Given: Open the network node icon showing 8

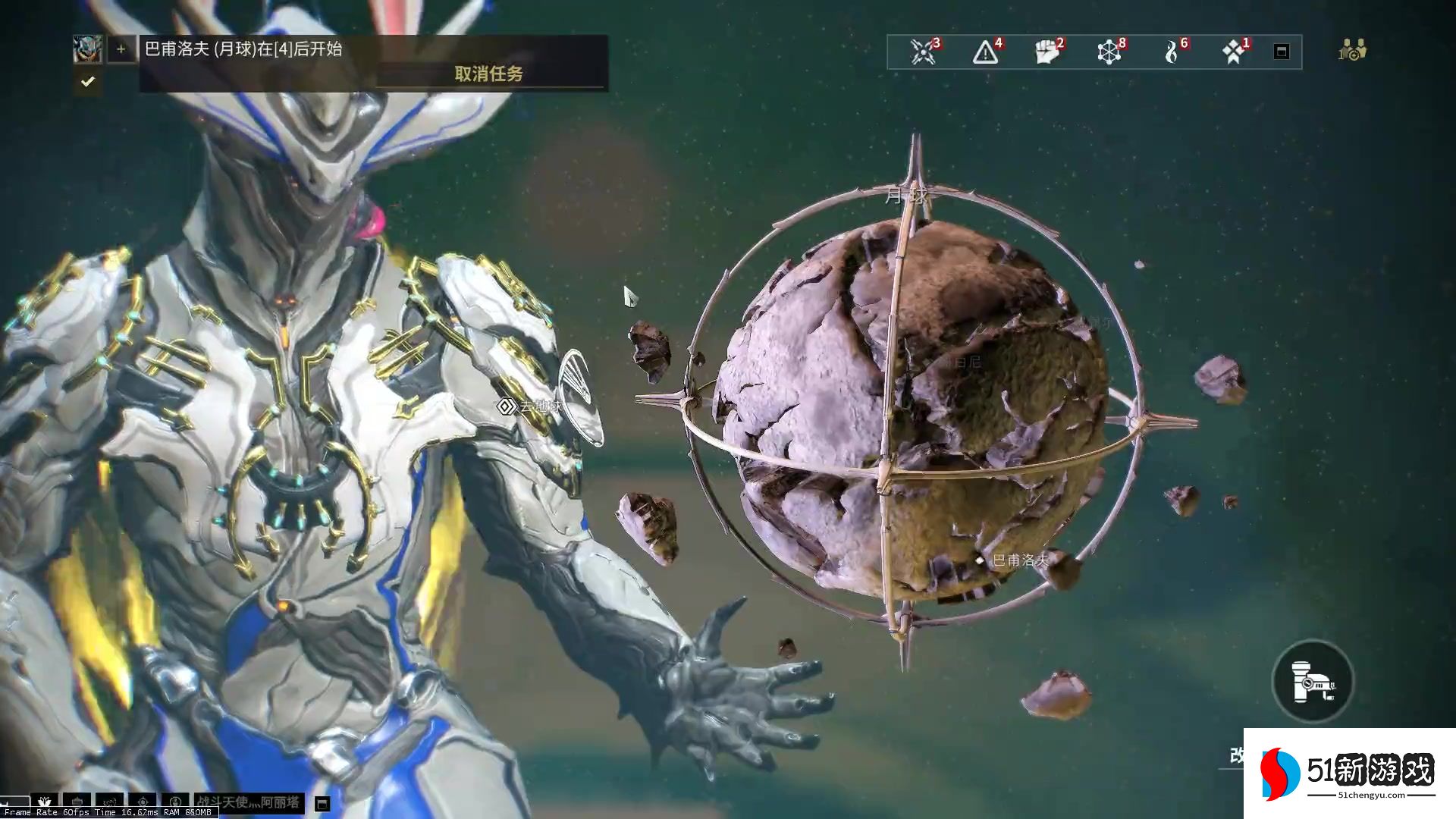Looking at the screenshot, I should 1109,51.
